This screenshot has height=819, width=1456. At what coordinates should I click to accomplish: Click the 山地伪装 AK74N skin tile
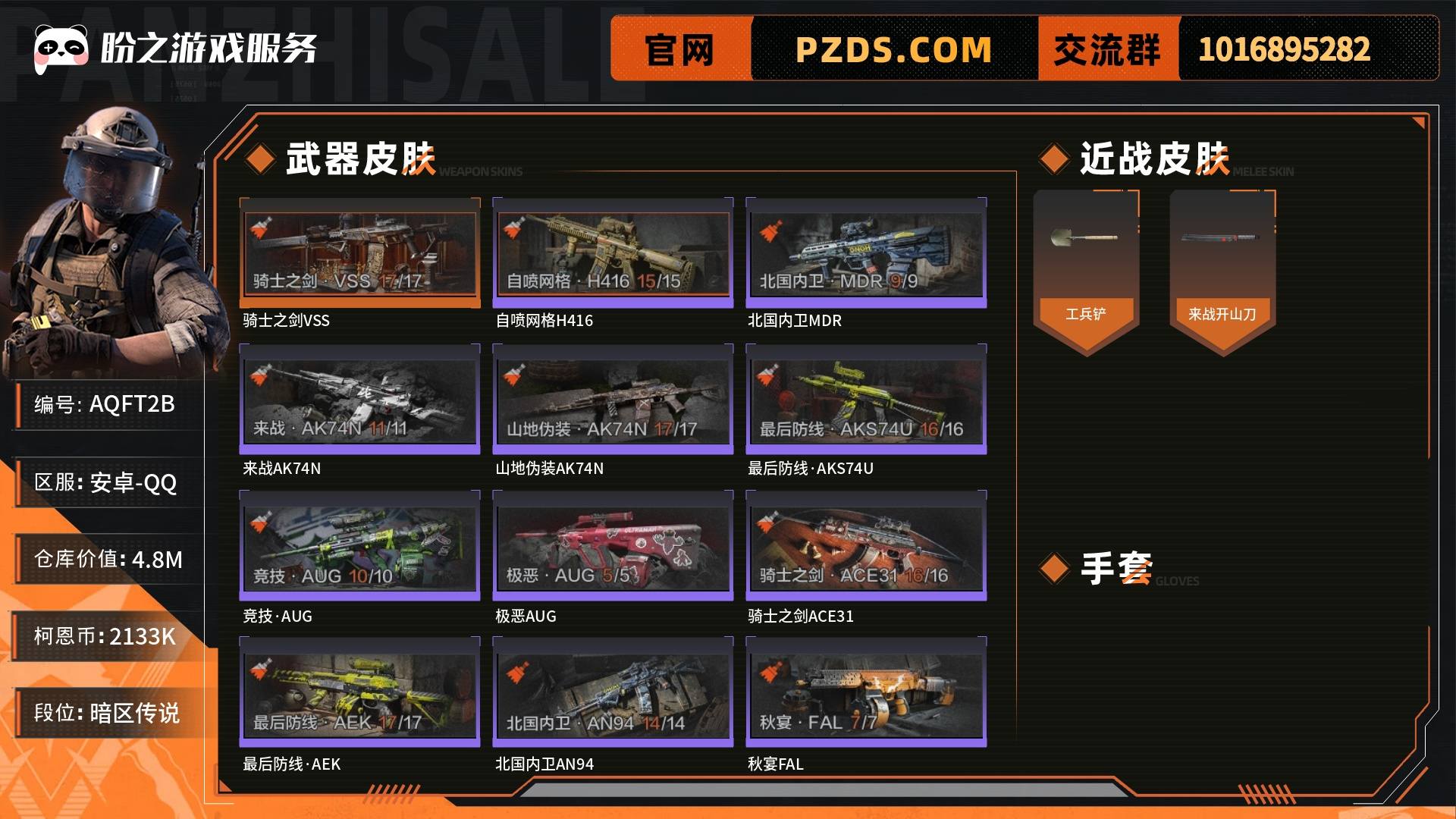[613, 400]
